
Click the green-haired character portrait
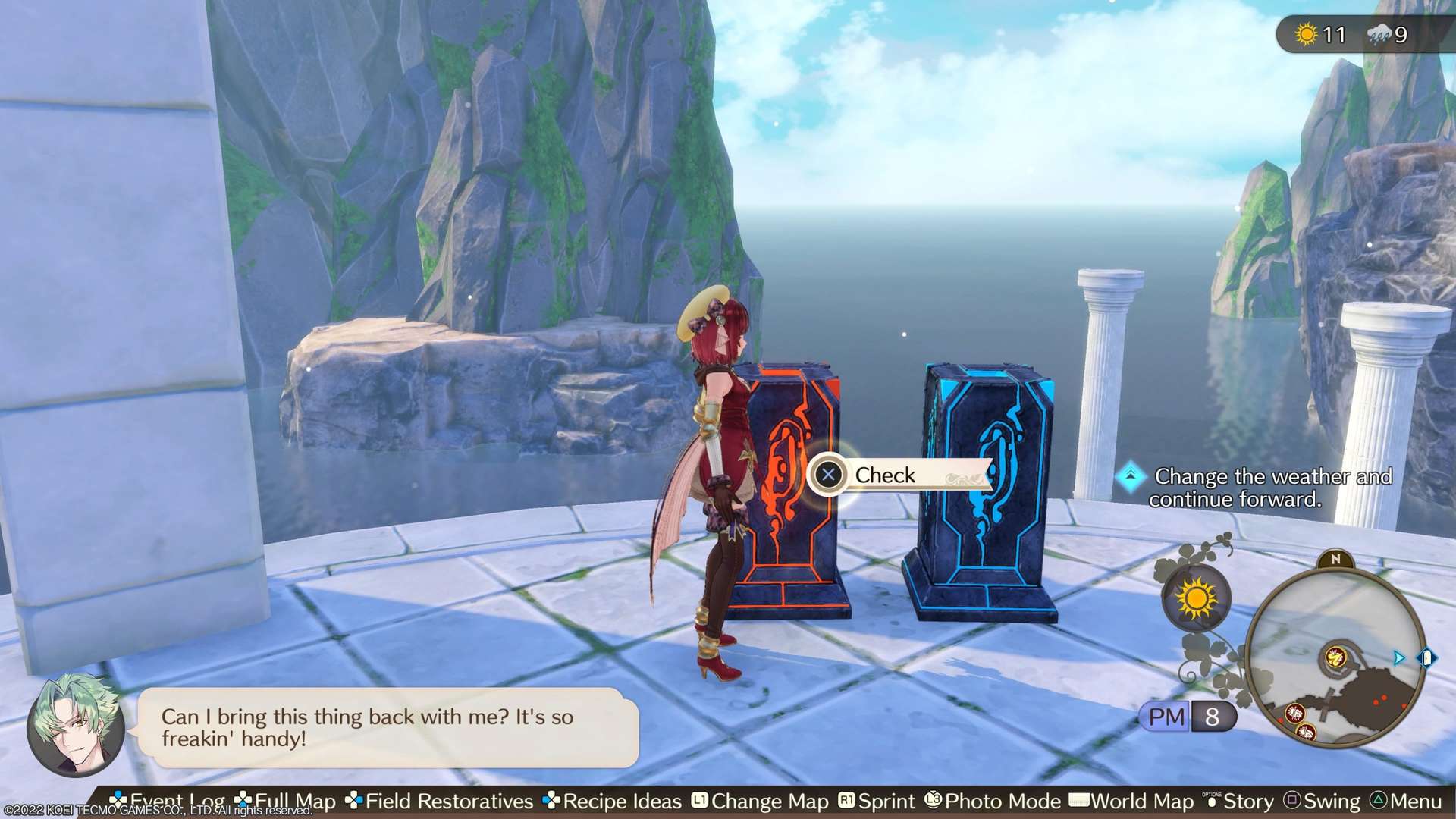click(76, 724)
